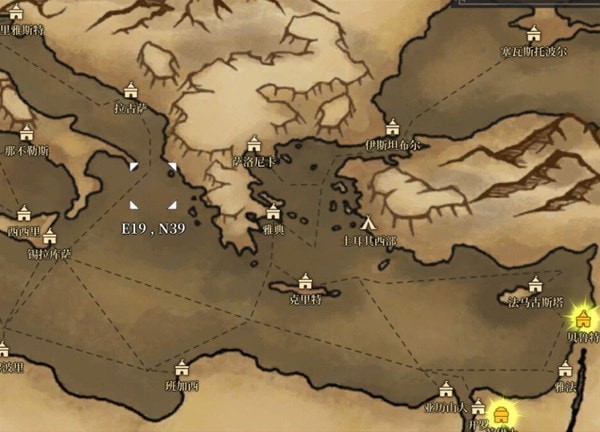Open the 塞瓦斯托波尔 port marker
This screenshot has width=600, height=432.
534,33
